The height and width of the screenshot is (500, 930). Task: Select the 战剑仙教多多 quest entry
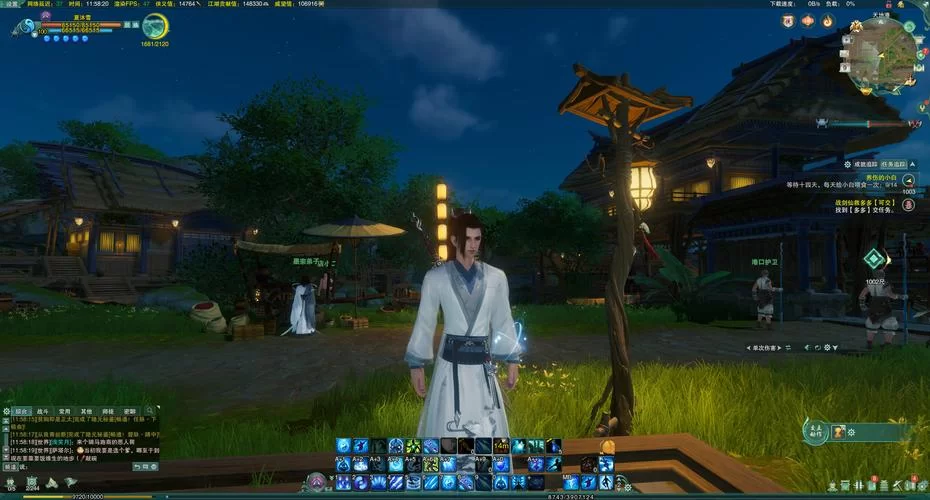[869, 201]
